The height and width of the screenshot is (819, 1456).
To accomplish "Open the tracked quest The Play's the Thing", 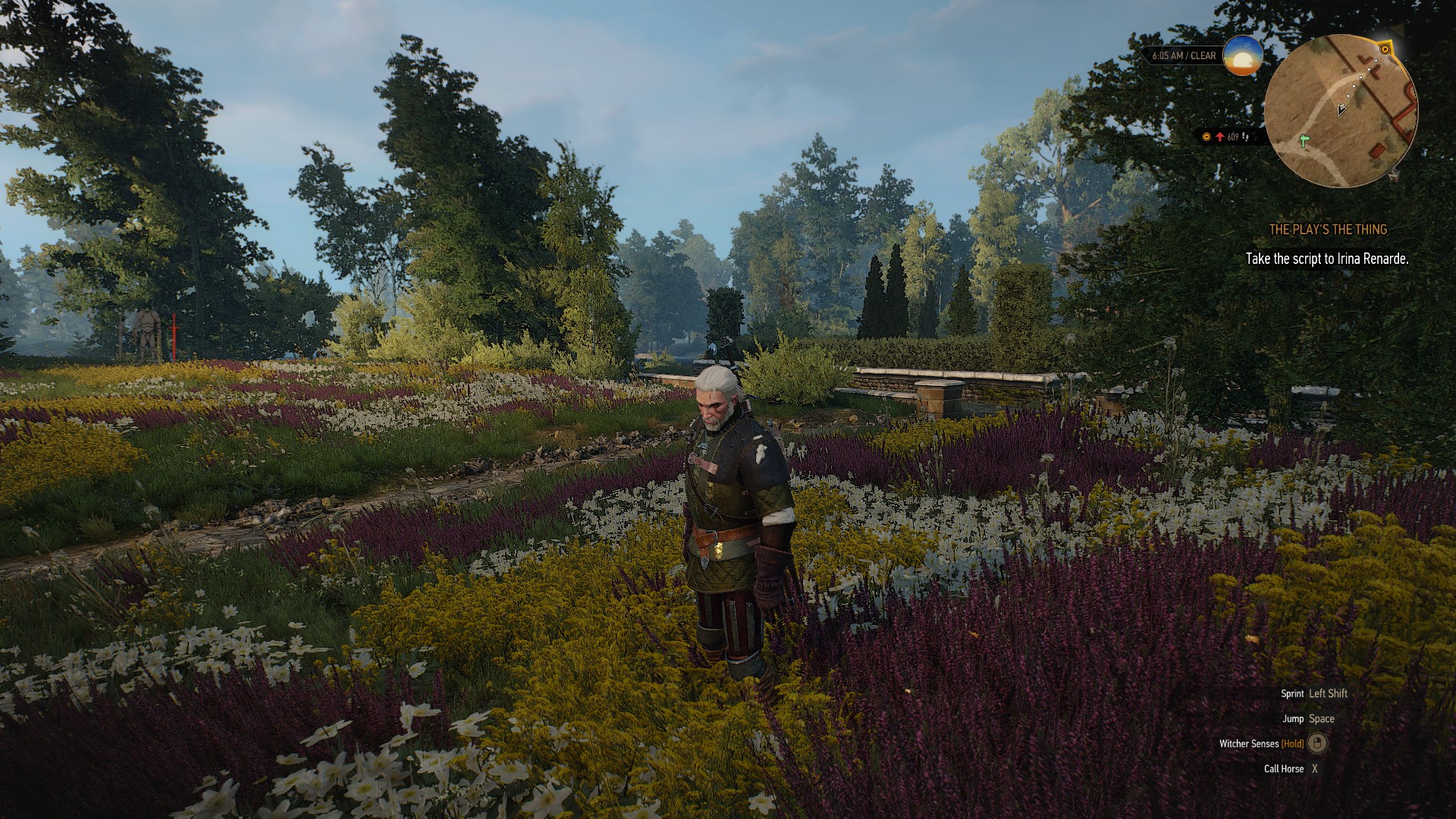I will pos(1328,229).
